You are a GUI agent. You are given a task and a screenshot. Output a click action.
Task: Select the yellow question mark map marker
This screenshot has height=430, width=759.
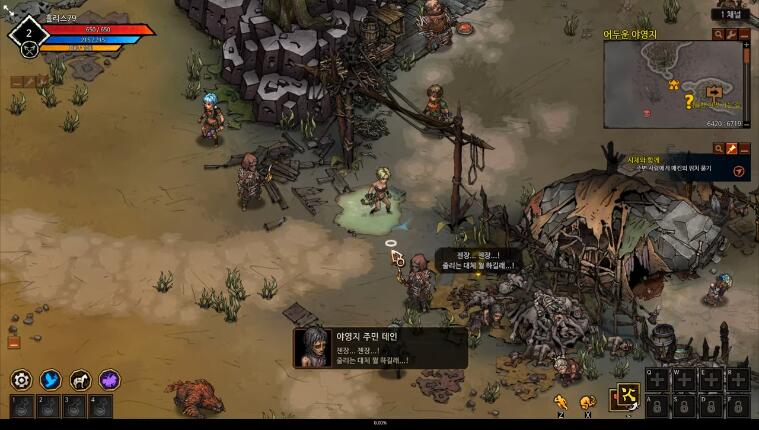tap(688, 101)
